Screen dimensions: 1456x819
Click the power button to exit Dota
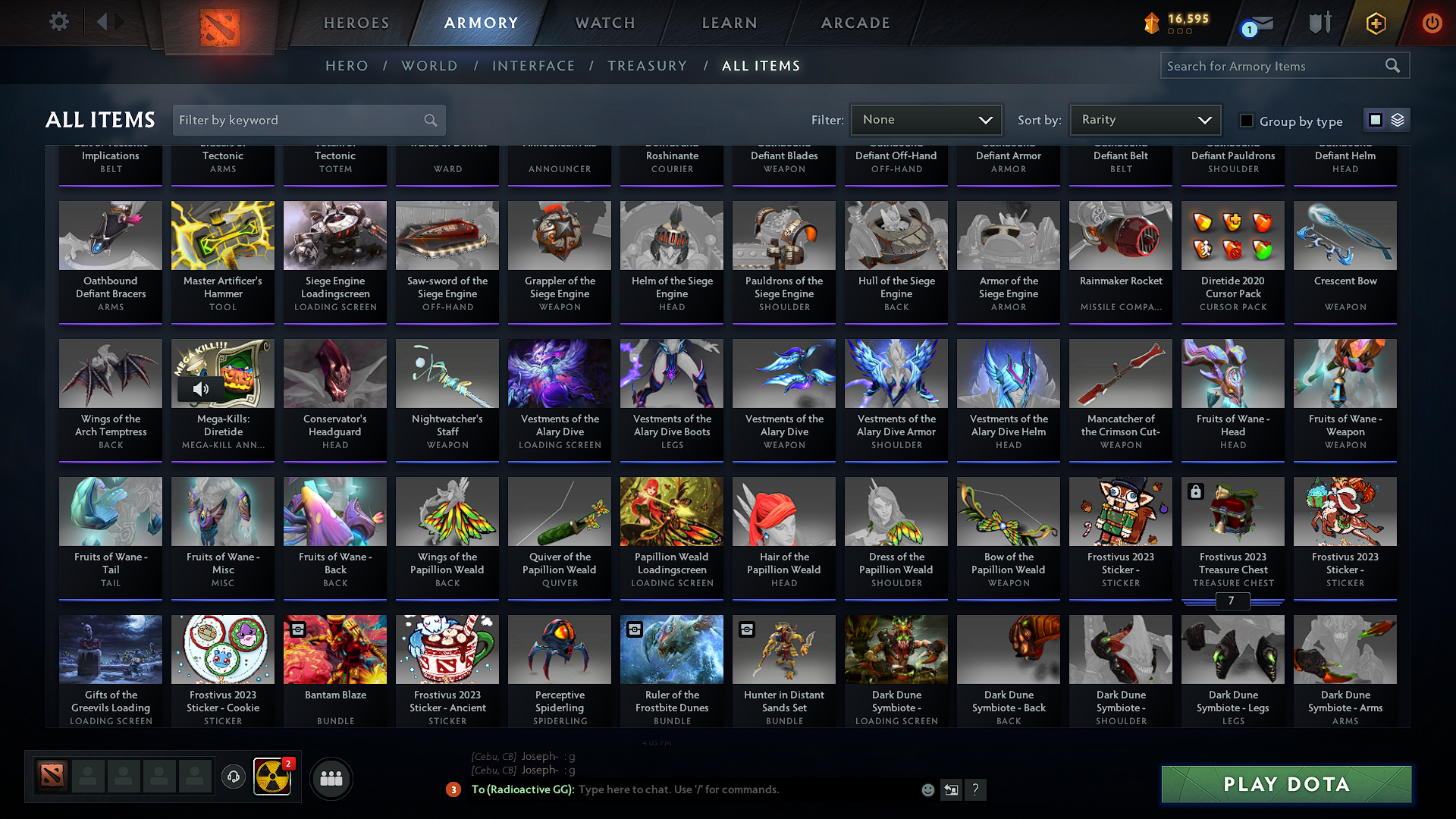coord(1432,24)
